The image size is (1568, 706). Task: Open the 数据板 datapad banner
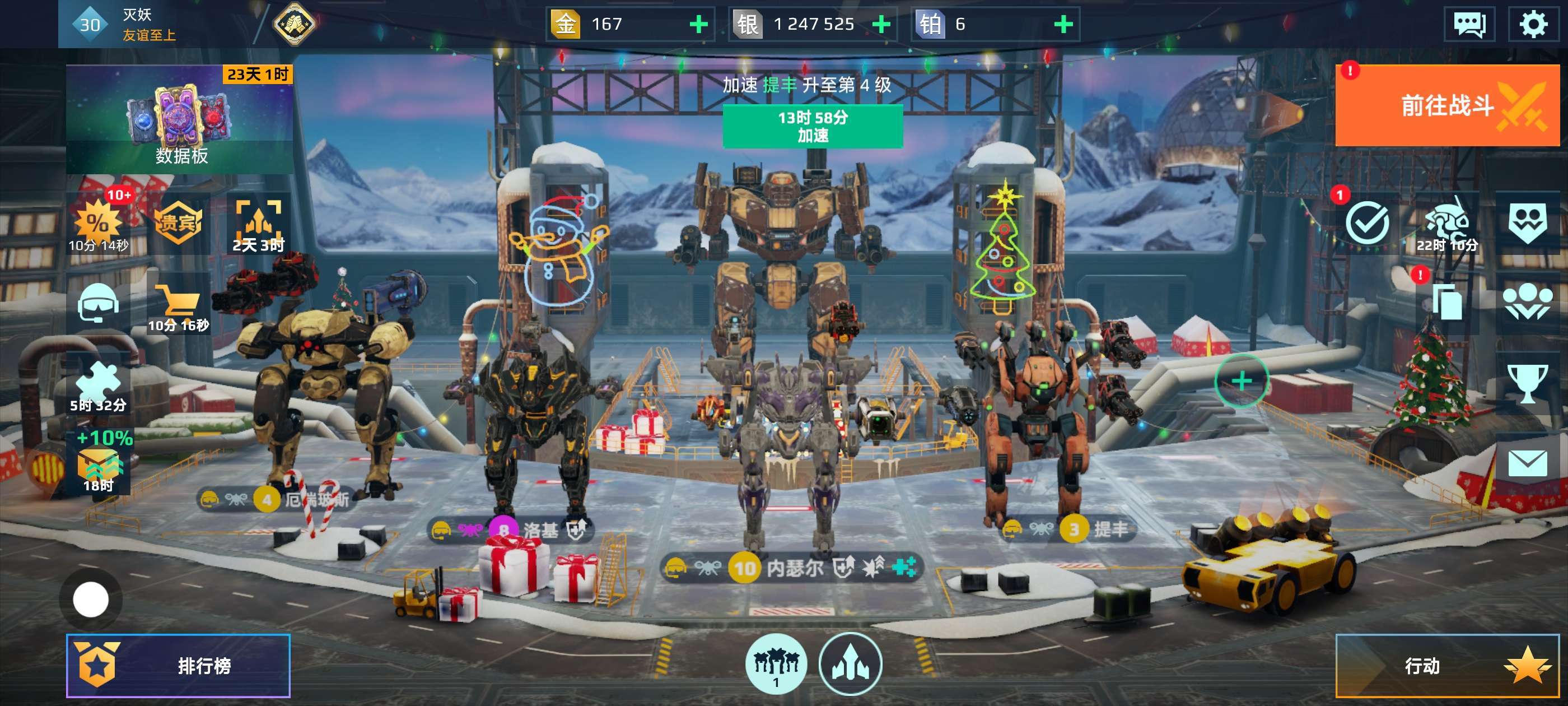pos(180,119)
